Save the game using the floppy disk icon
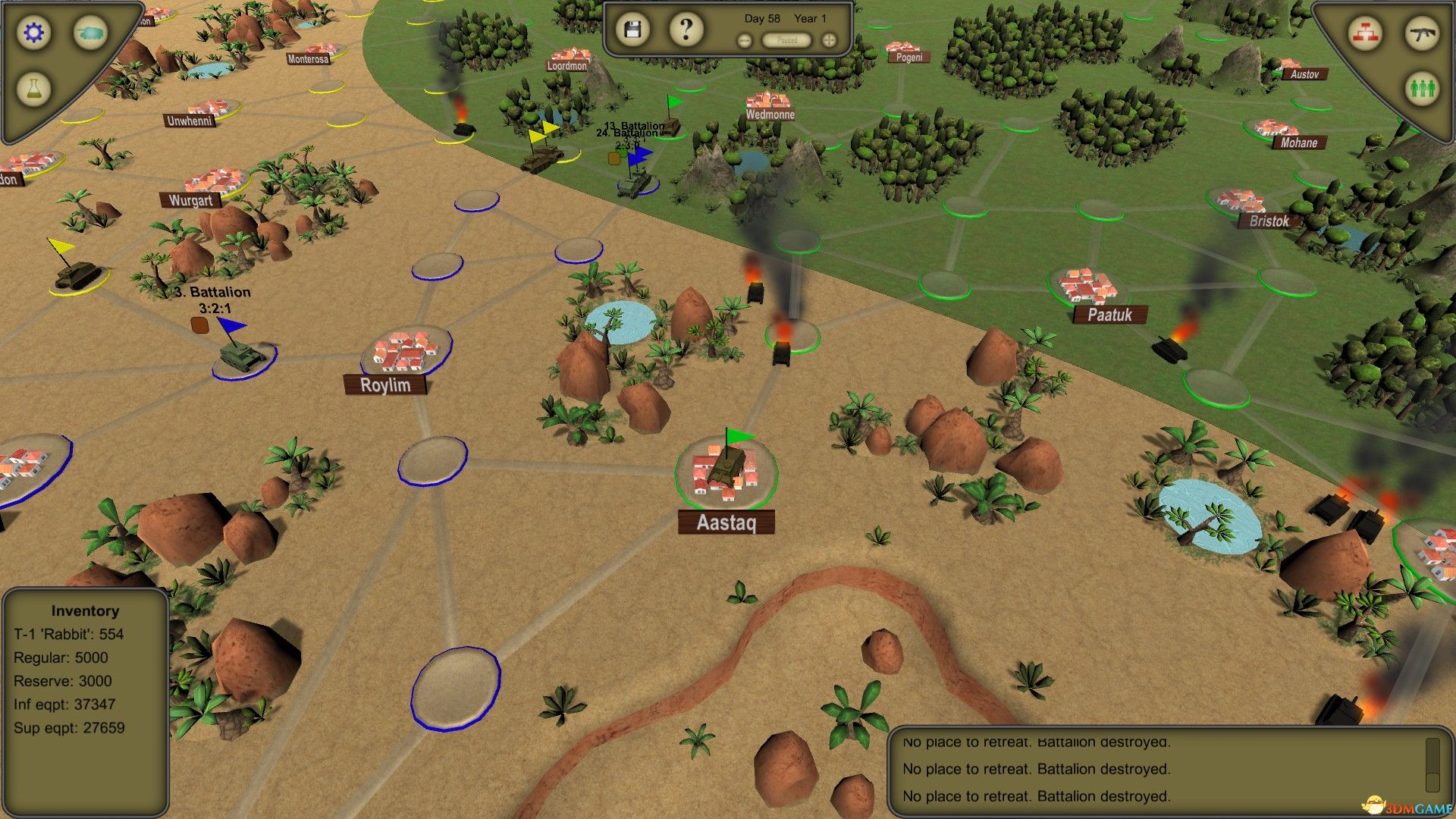The height and width of the screenshot is (819, 1456). [x=634, y=27]
